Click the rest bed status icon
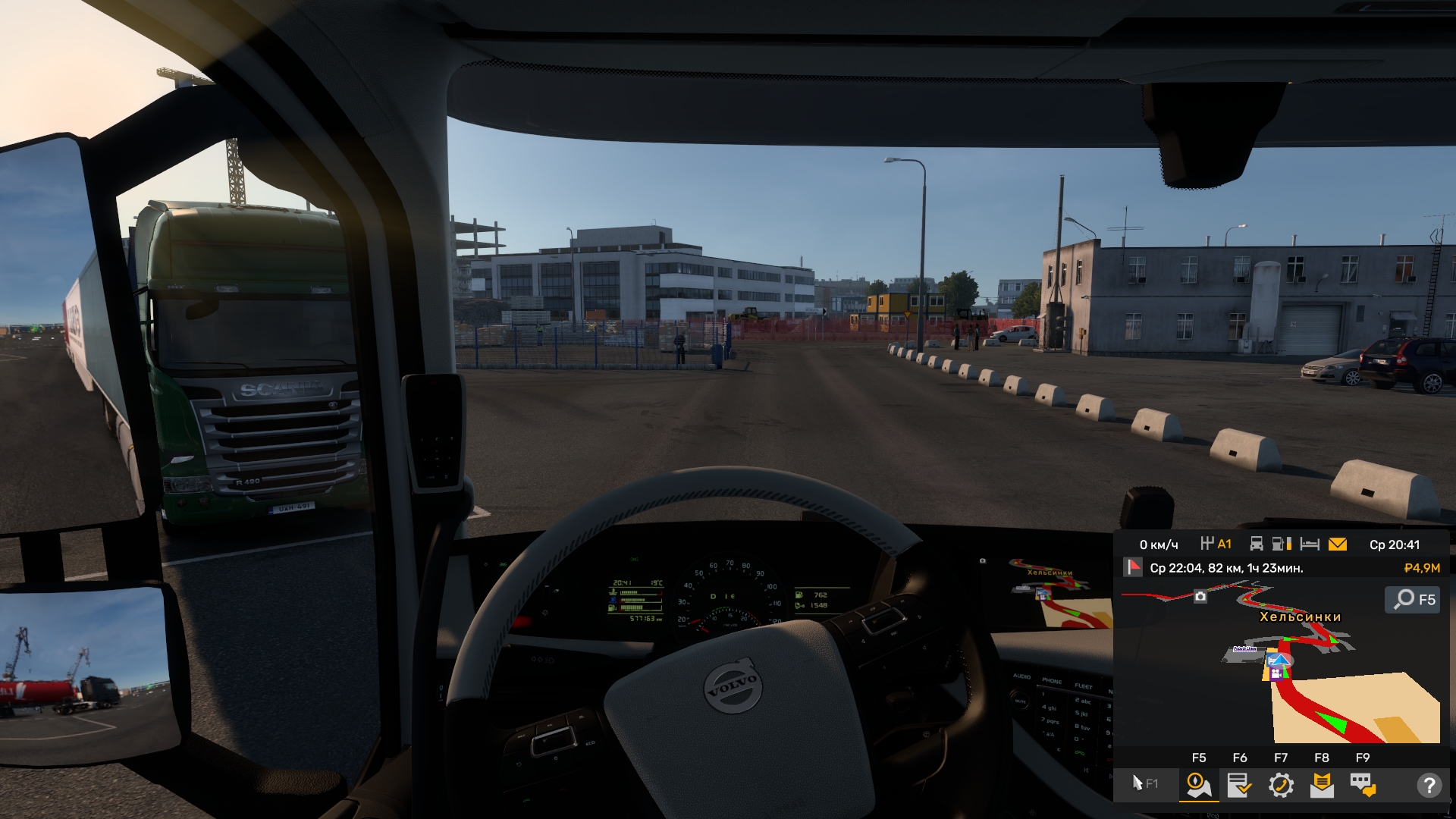This screenshot has height=819, width=1456. (1310, 544)
